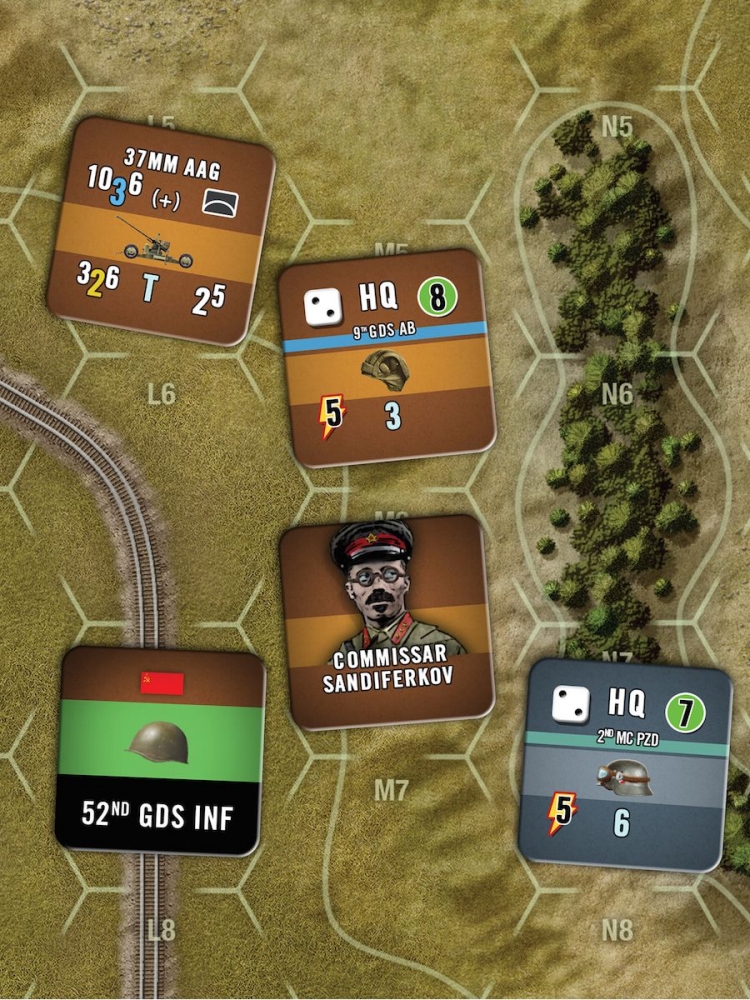Viewport: 750px width, 1000px height.
Task: Select the 37MM AAG gun counter
Action: point(160,231)
